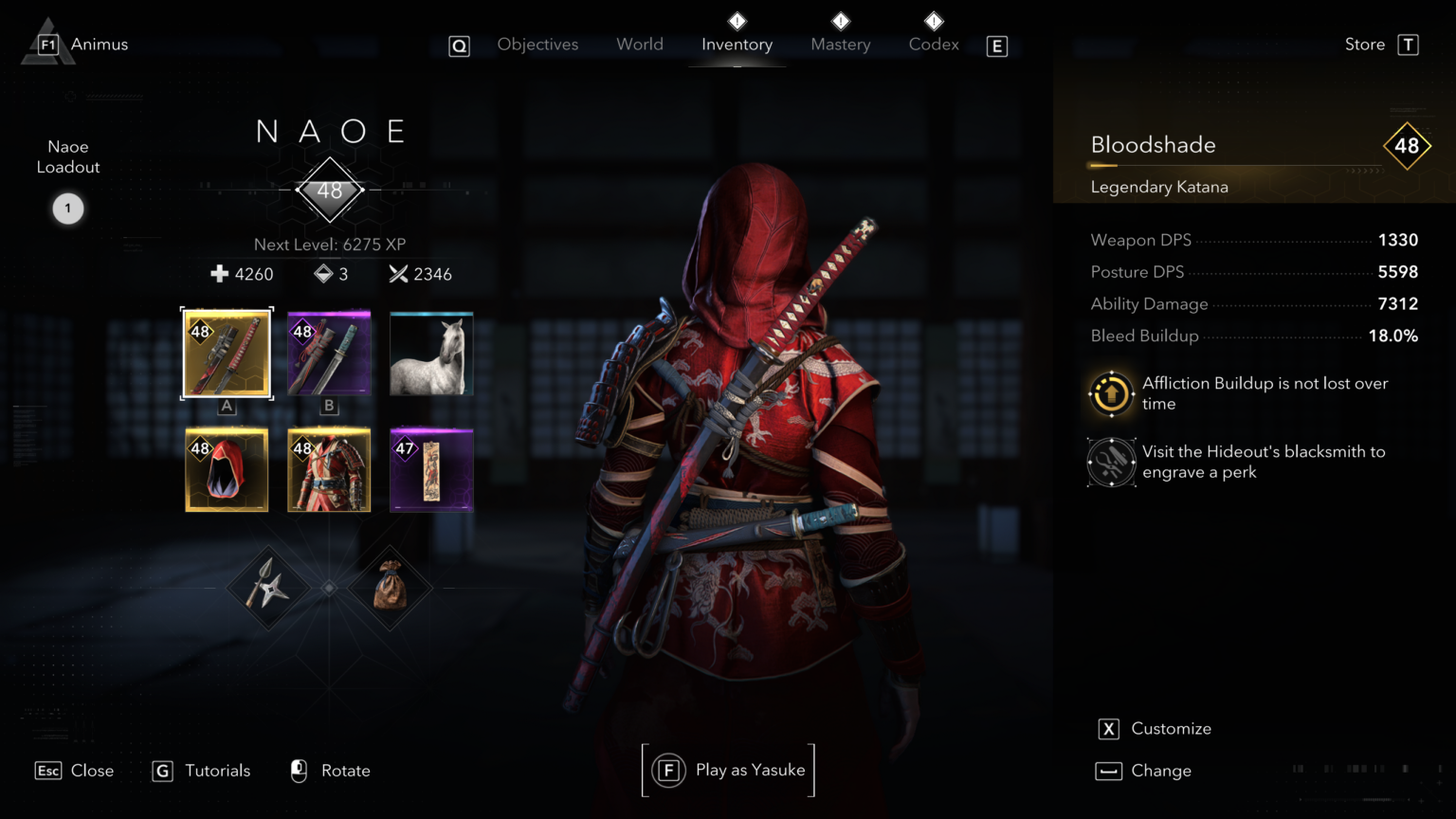Image resolution: width=1456 pixels, height=819 pixels.
Task: Click the Bloodshade upgrade progress bar
Action: tap(1232, 164)
